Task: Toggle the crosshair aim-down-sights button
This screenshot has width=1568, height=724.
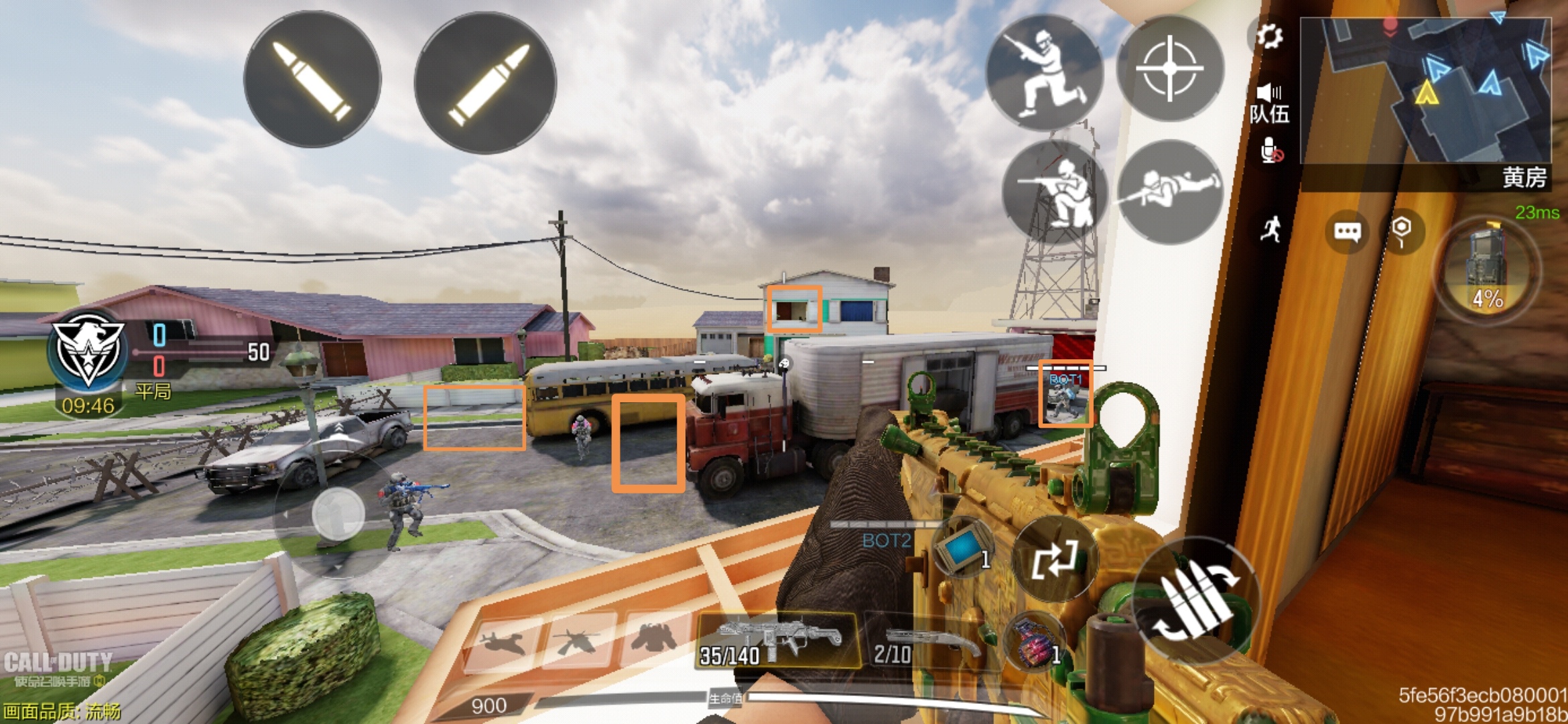Action: click(x=1170, y=68)
